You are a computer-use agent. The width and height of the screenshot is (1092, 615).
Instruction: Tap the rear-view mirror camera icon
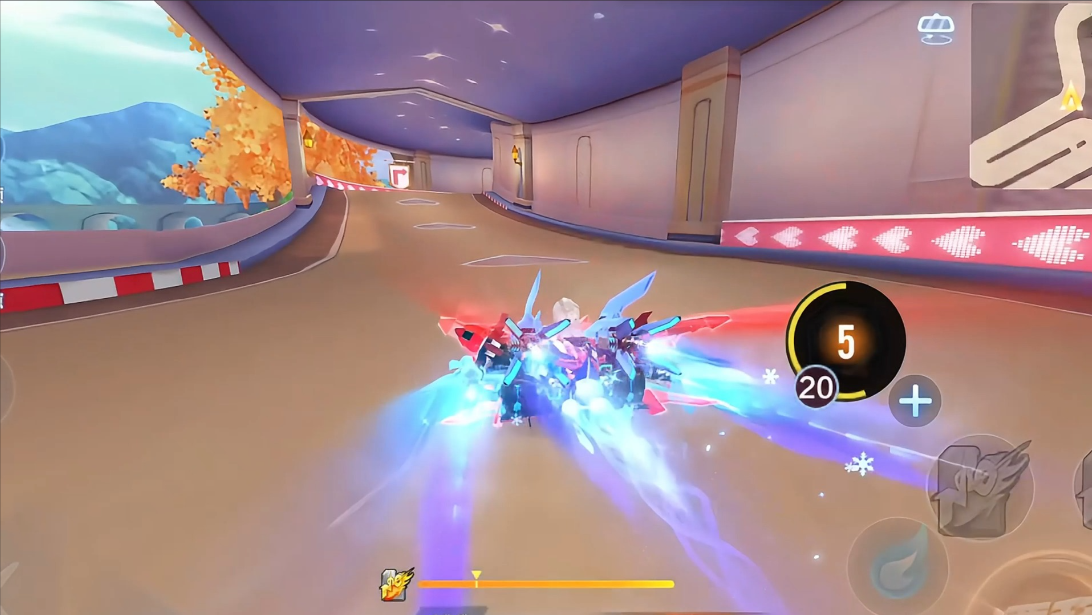coord(935,29)
